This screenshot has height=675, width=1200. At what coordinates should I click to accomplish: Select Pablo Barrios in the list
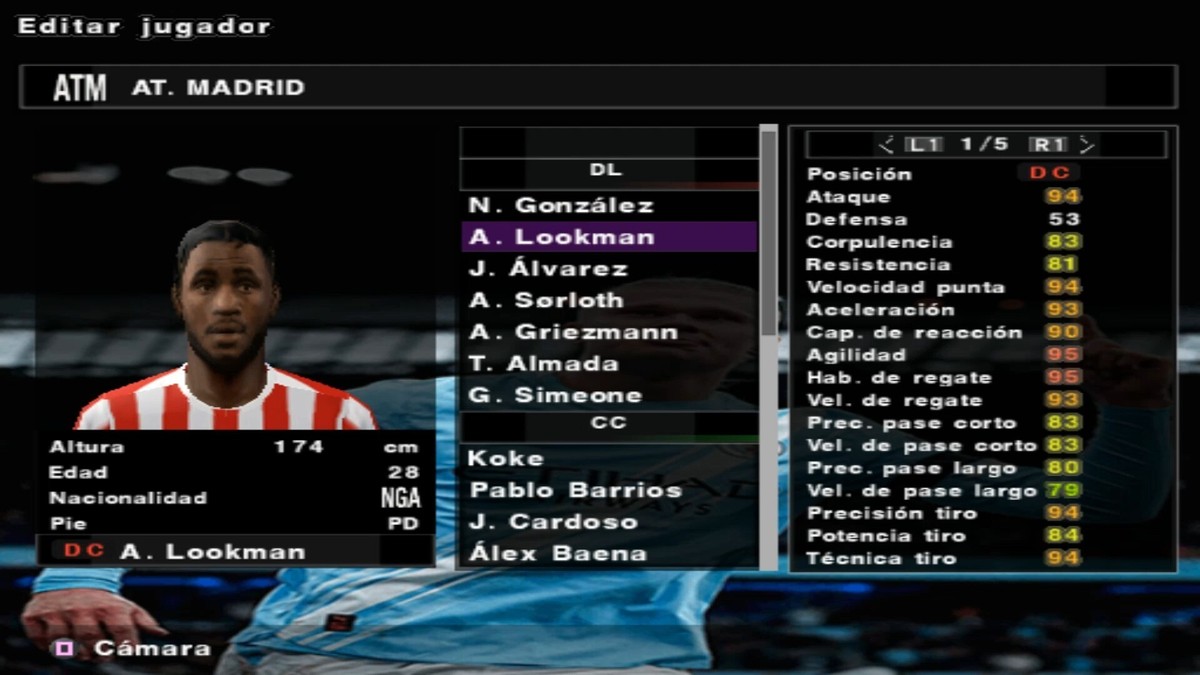(575, 490)
